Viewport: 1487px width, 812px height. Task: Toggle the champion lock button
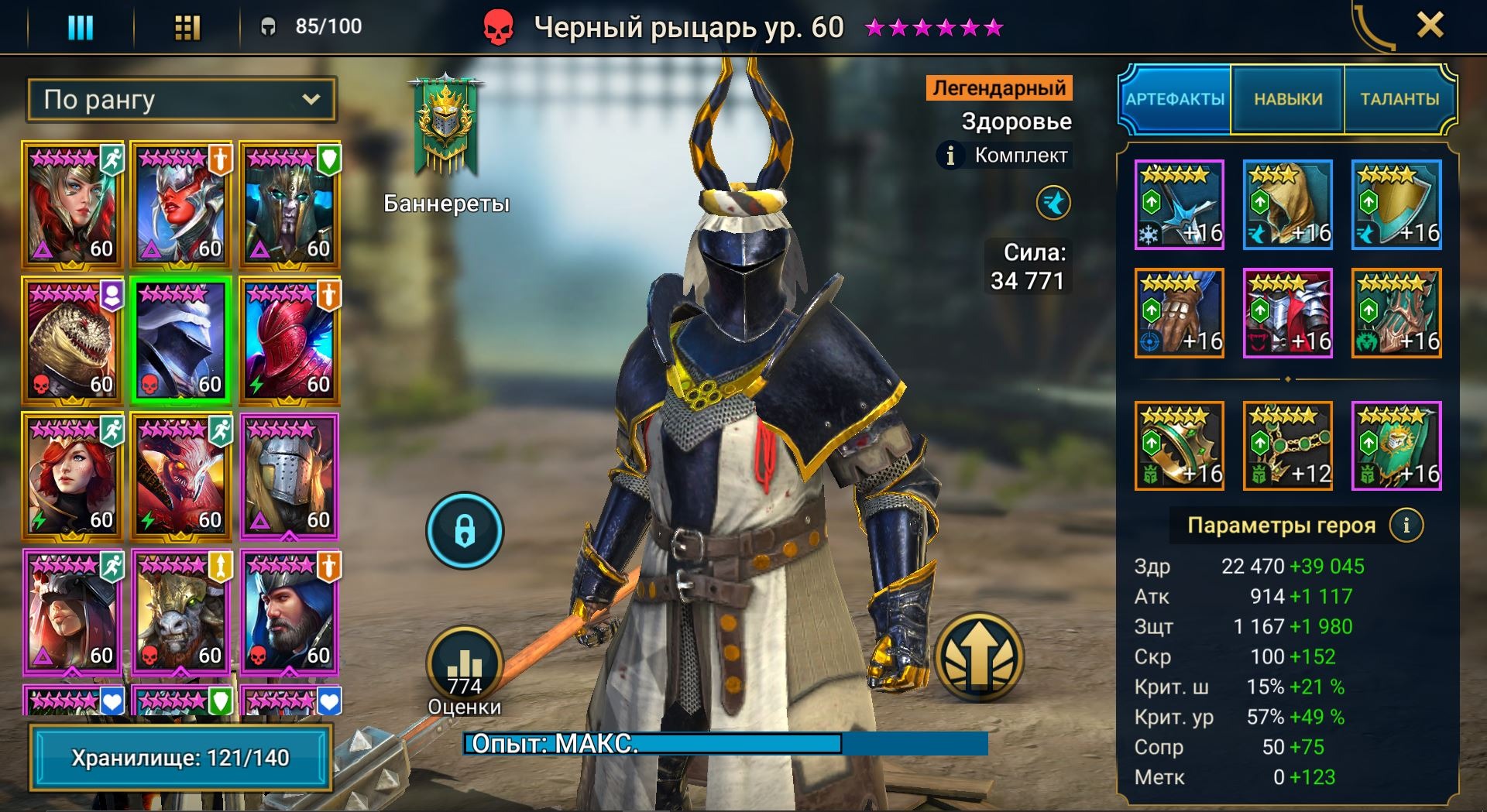point(465,531)
